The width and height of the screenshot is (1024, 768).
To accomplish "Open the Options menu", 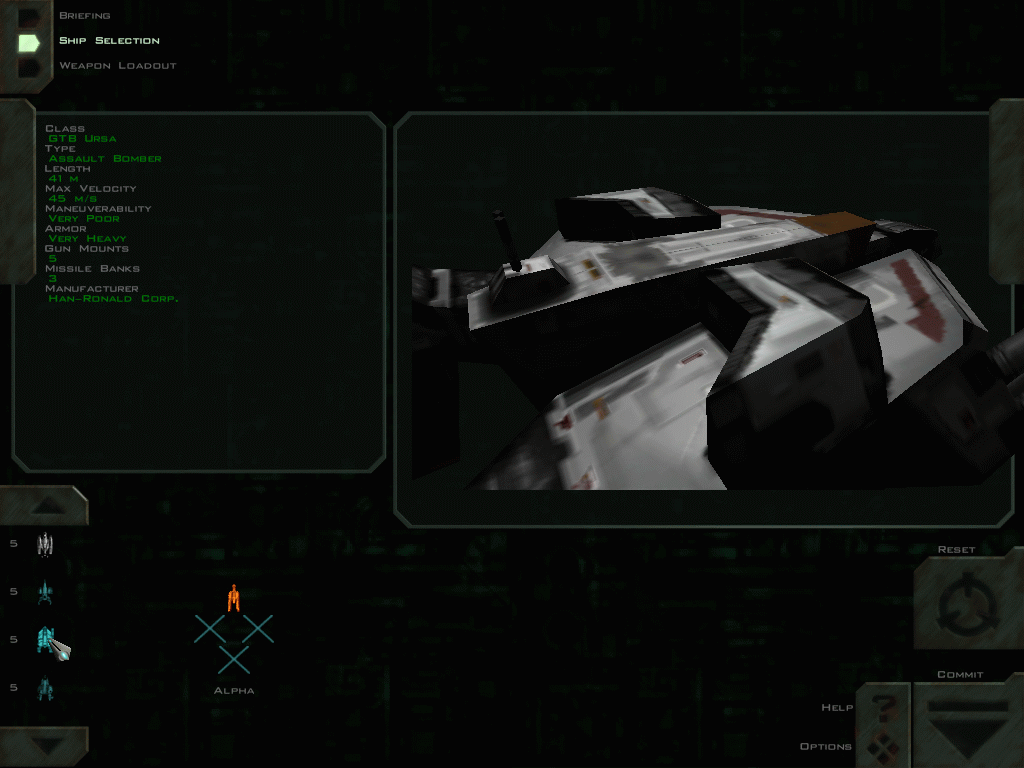I will click(882, 746).
